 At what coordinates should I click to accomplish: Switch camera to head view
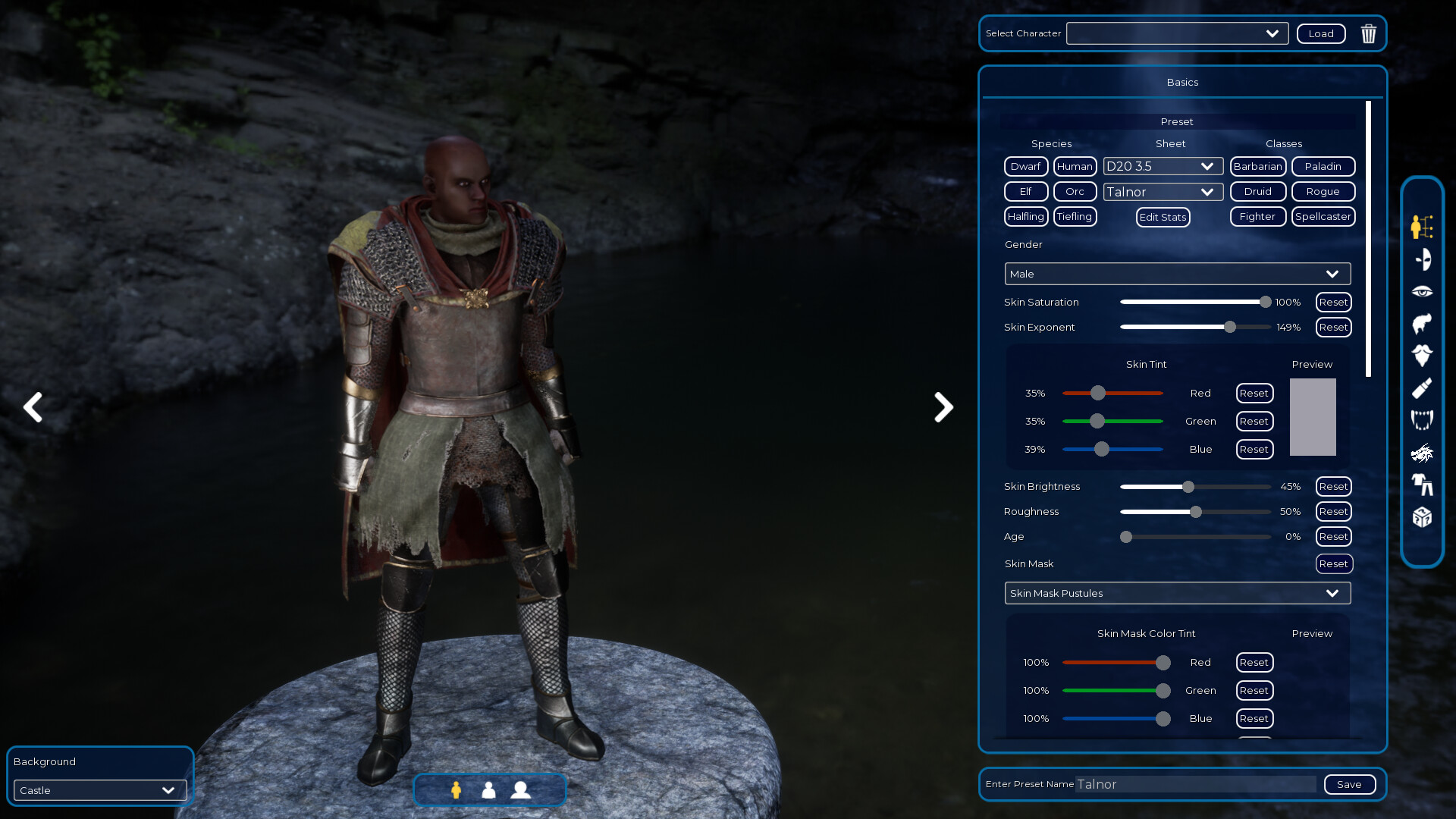[x=521, y=790]
